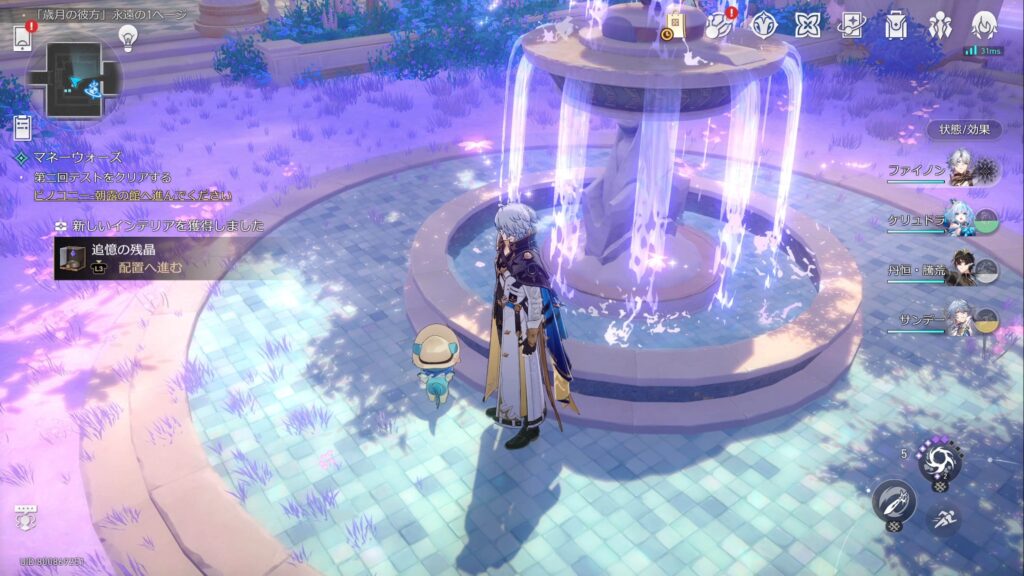This screenshot has height=576, width=1024.
Task: Open the phone menu icon
Action: (x=23, y=38)
